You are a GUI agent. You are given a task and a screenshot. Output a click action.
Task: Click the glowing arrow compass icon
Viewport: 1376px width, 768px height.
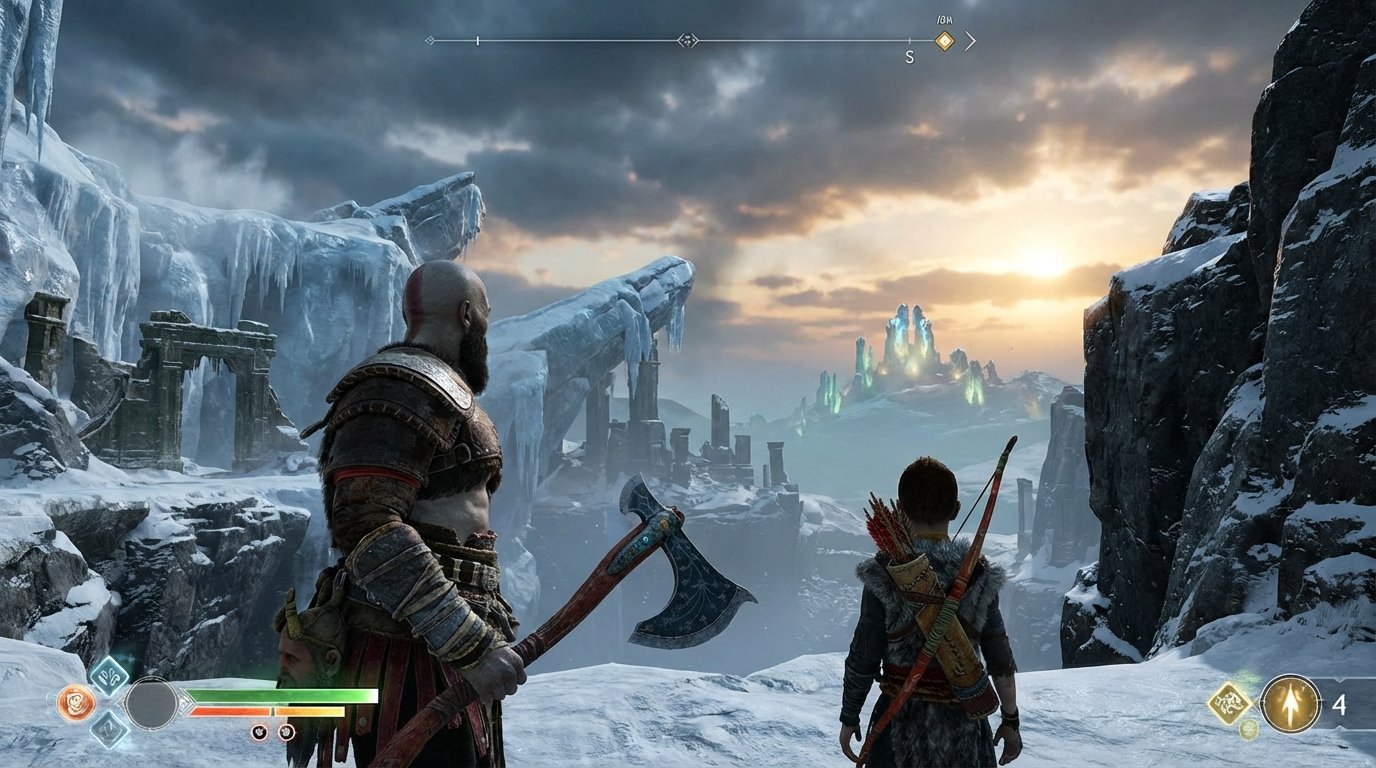[1290, 702]
